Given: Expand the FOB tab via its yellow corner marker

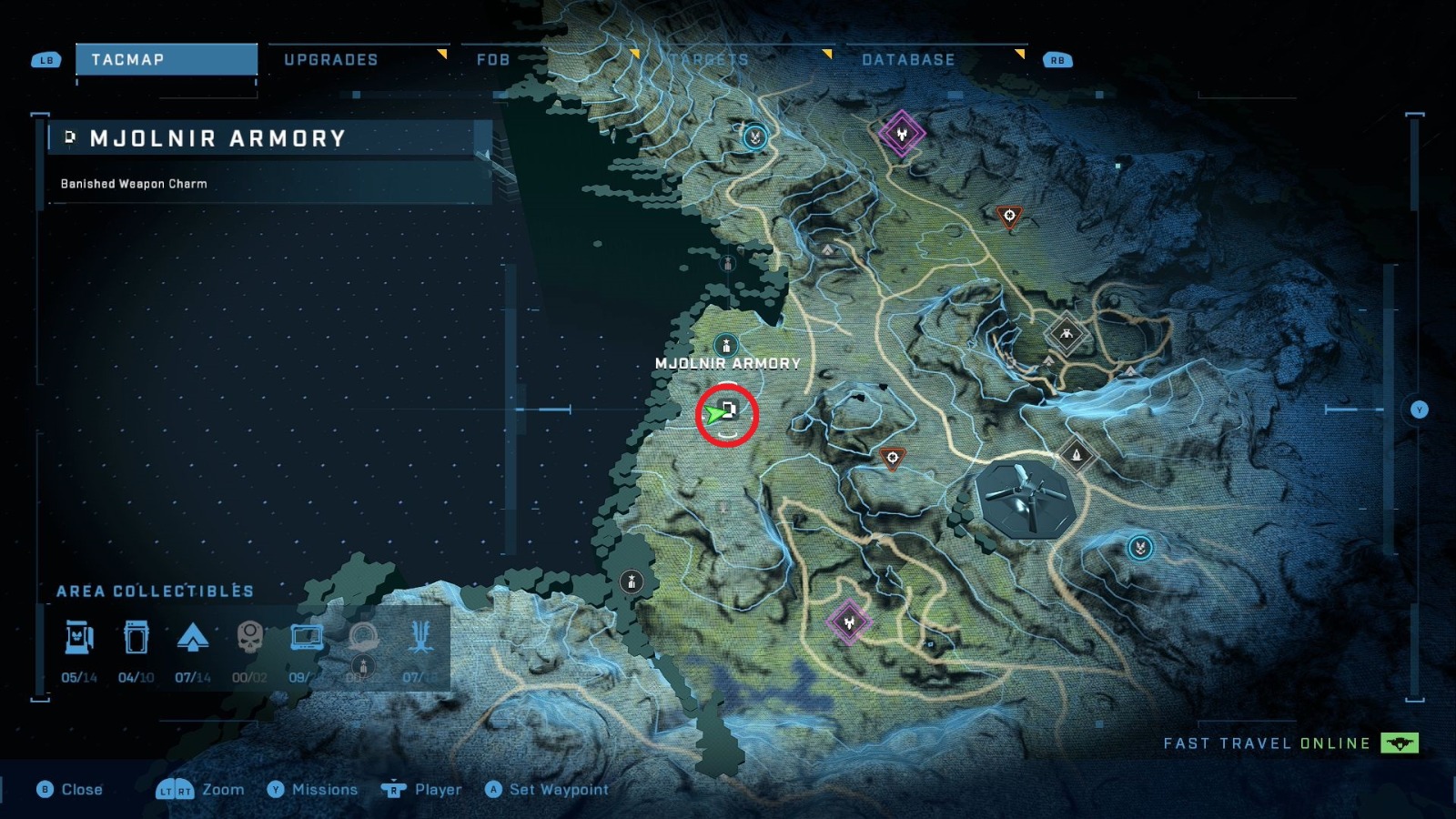Looking at the screenshot, I should pos(635,54).
